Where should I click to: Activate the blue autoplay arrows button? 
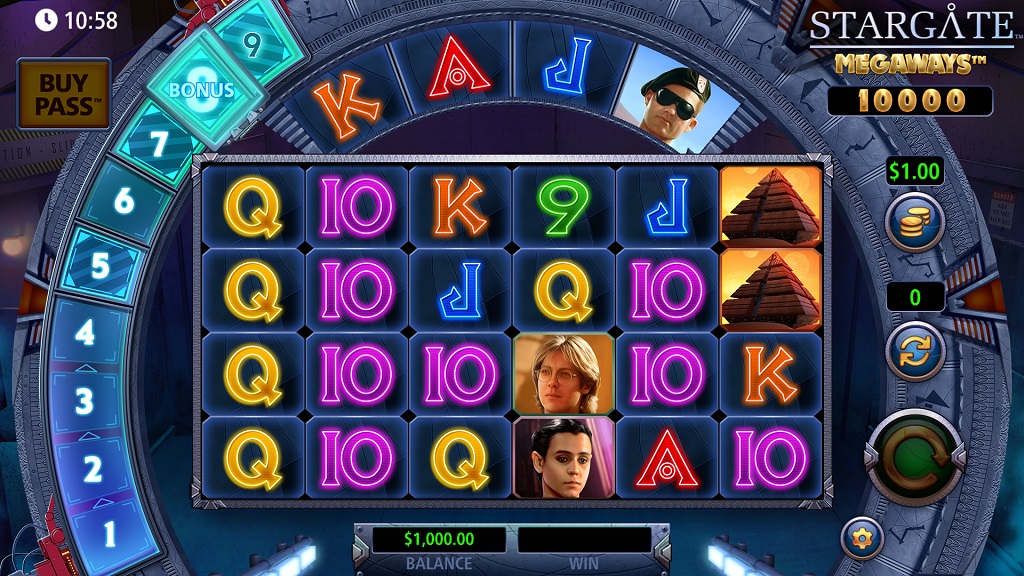tap(915, 351)
